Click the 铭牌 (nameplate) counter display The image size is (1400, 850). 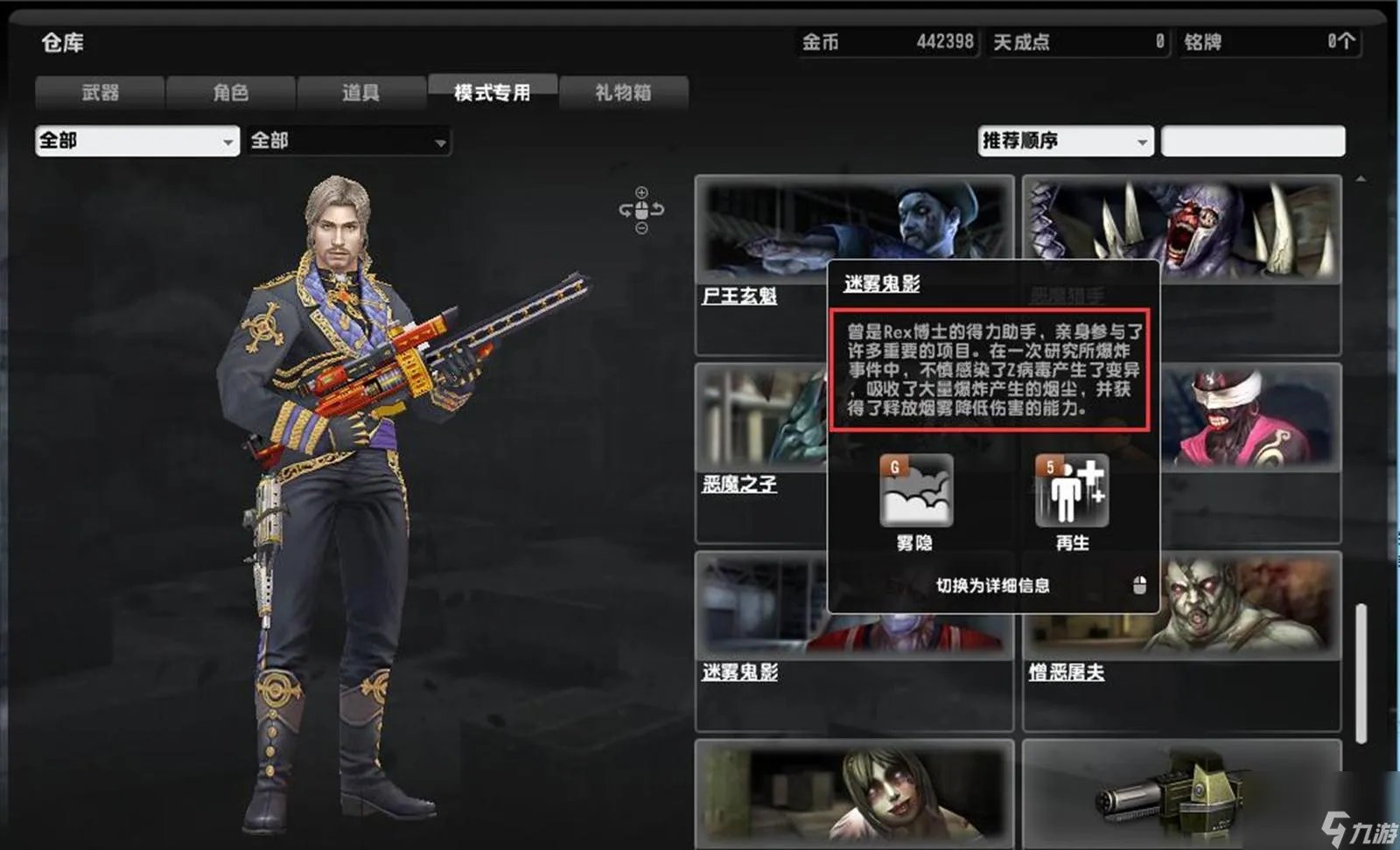click(1269, 40)
